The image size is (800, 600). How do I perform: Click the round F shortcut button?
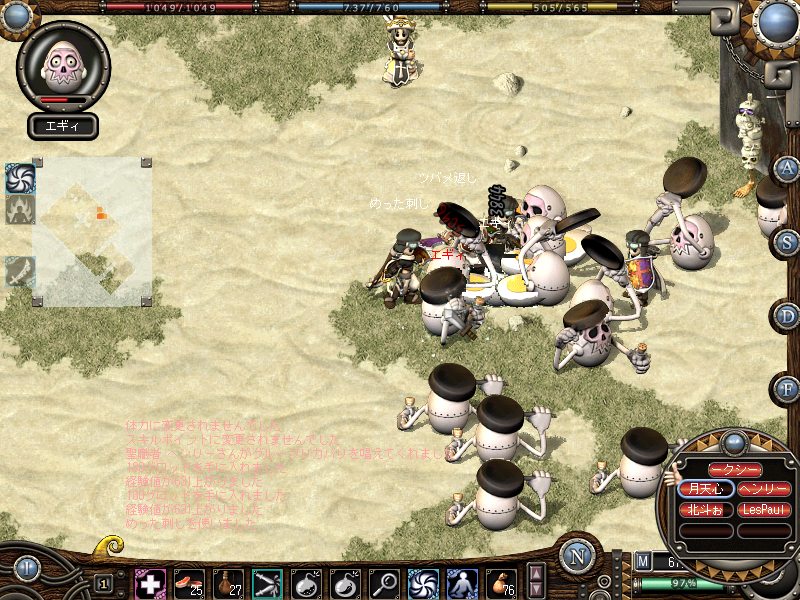(x=788, y=388)
